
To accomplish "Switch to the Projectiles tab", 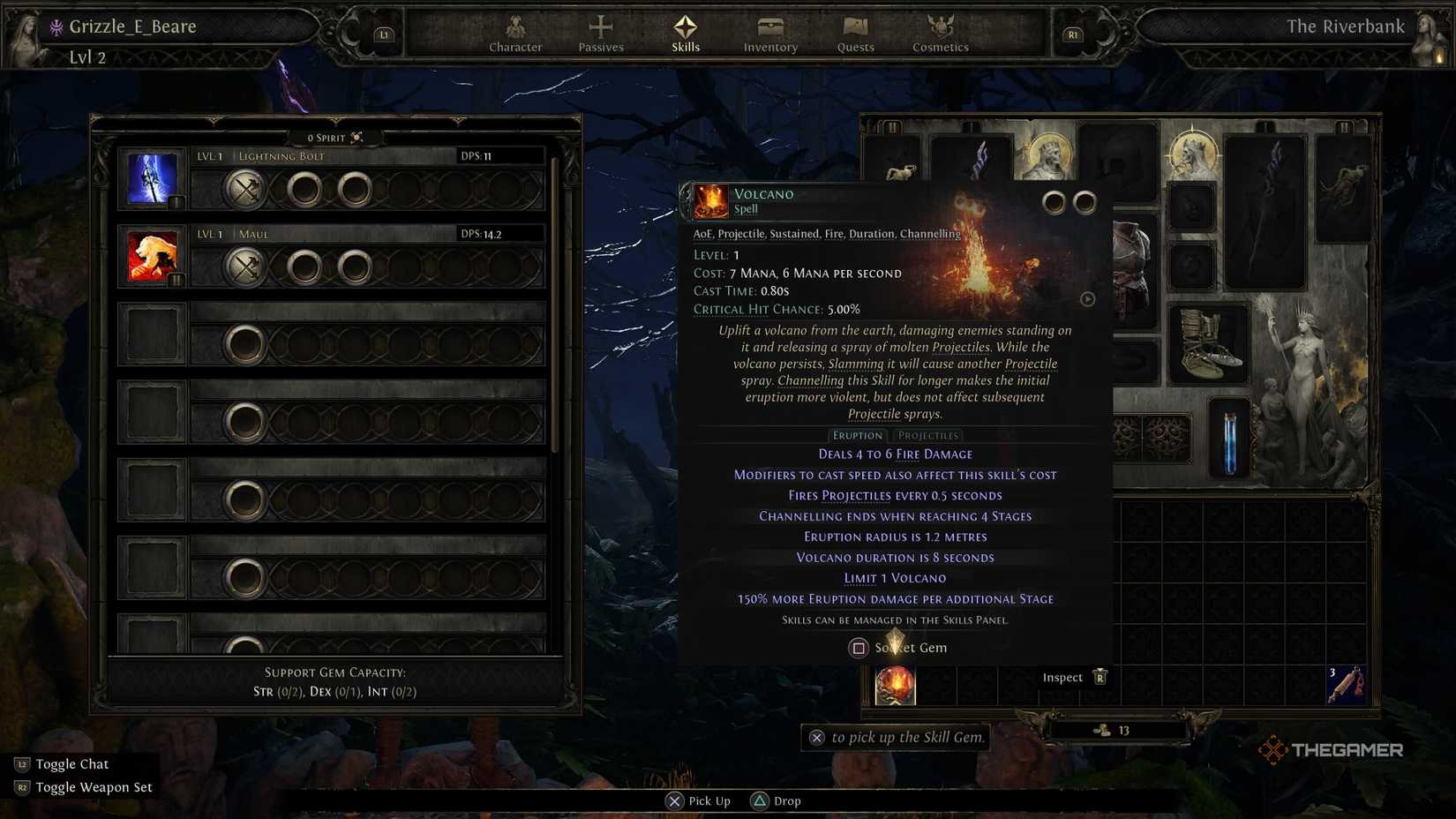I will (927, 435).
